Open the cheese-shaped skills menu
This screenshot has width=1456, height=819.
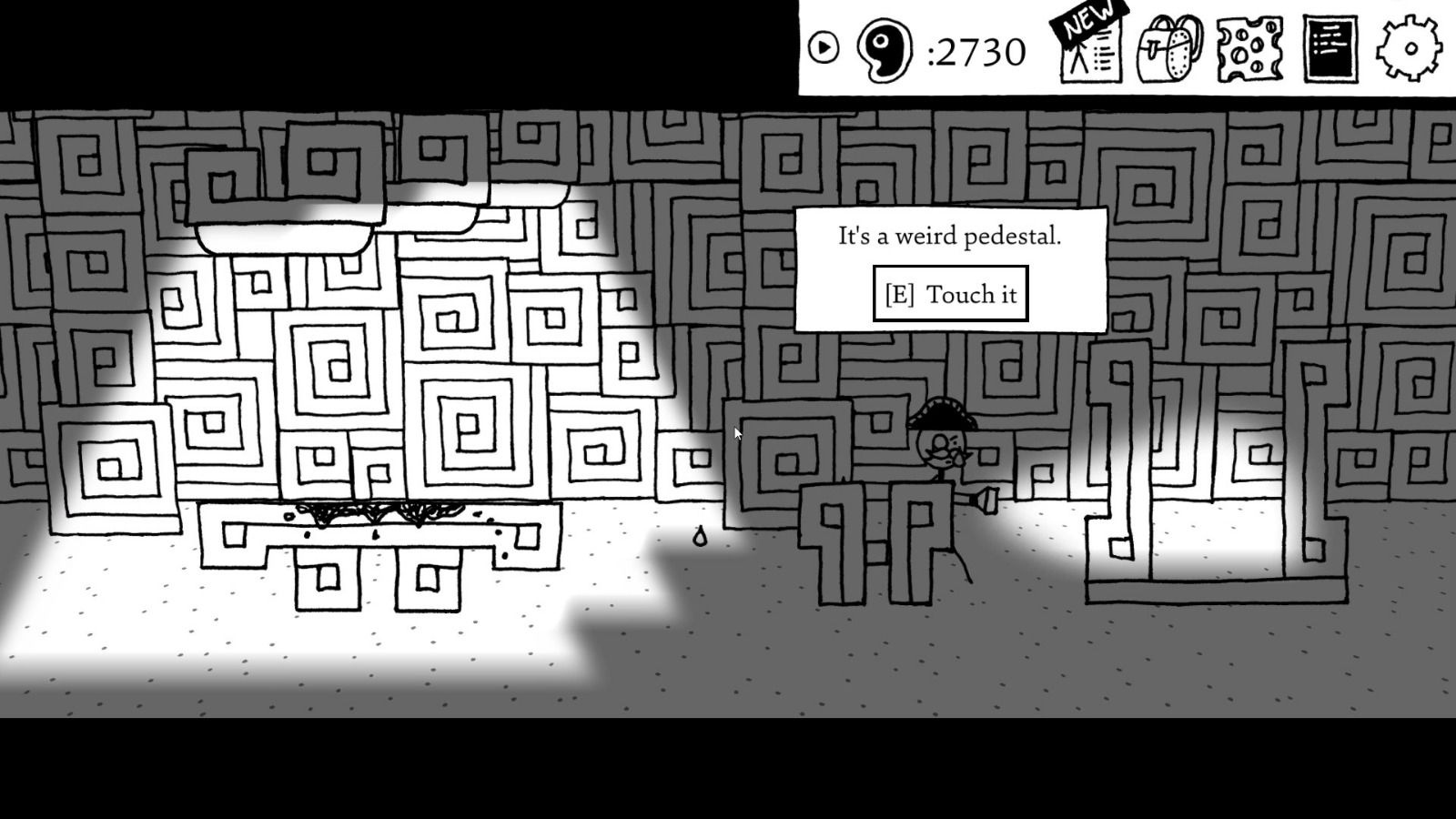coord(1249,47)
